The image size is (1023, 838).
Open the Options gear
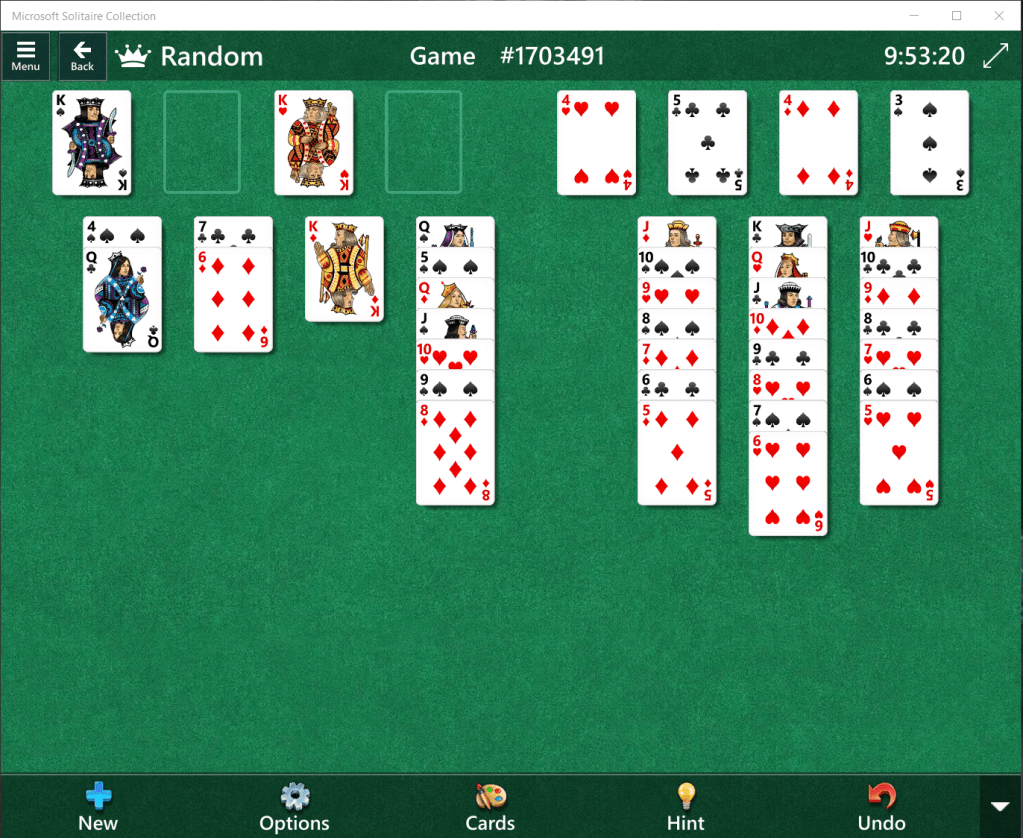[294, 807]
